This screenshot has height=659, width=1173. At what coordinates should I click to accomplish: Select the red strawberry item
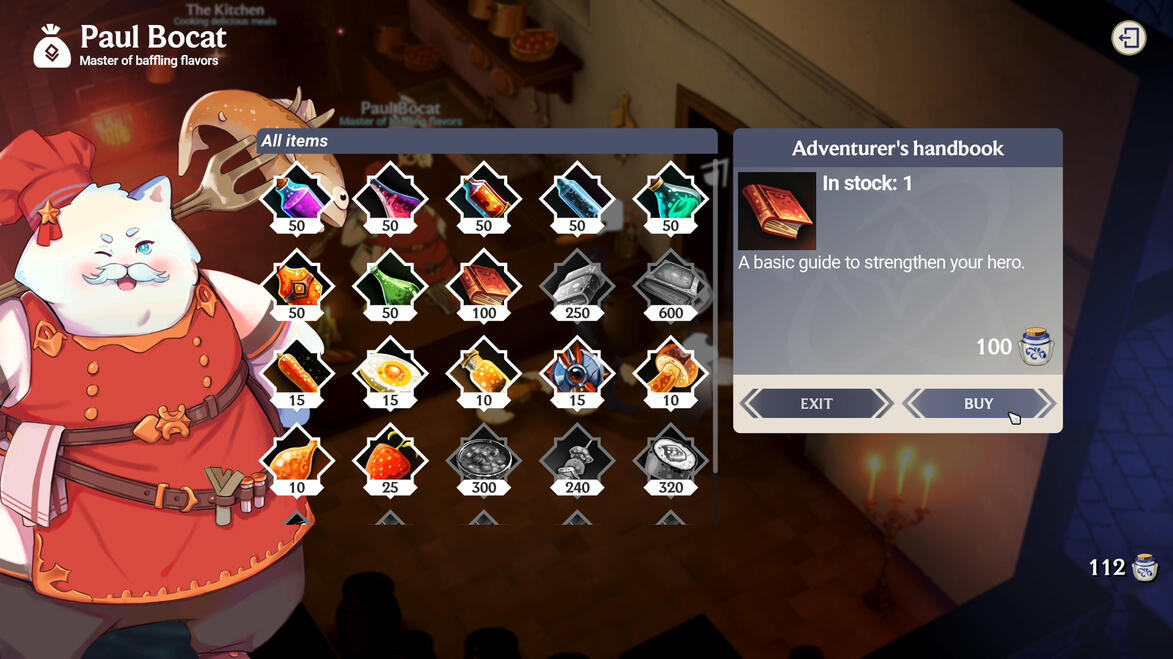390,458
